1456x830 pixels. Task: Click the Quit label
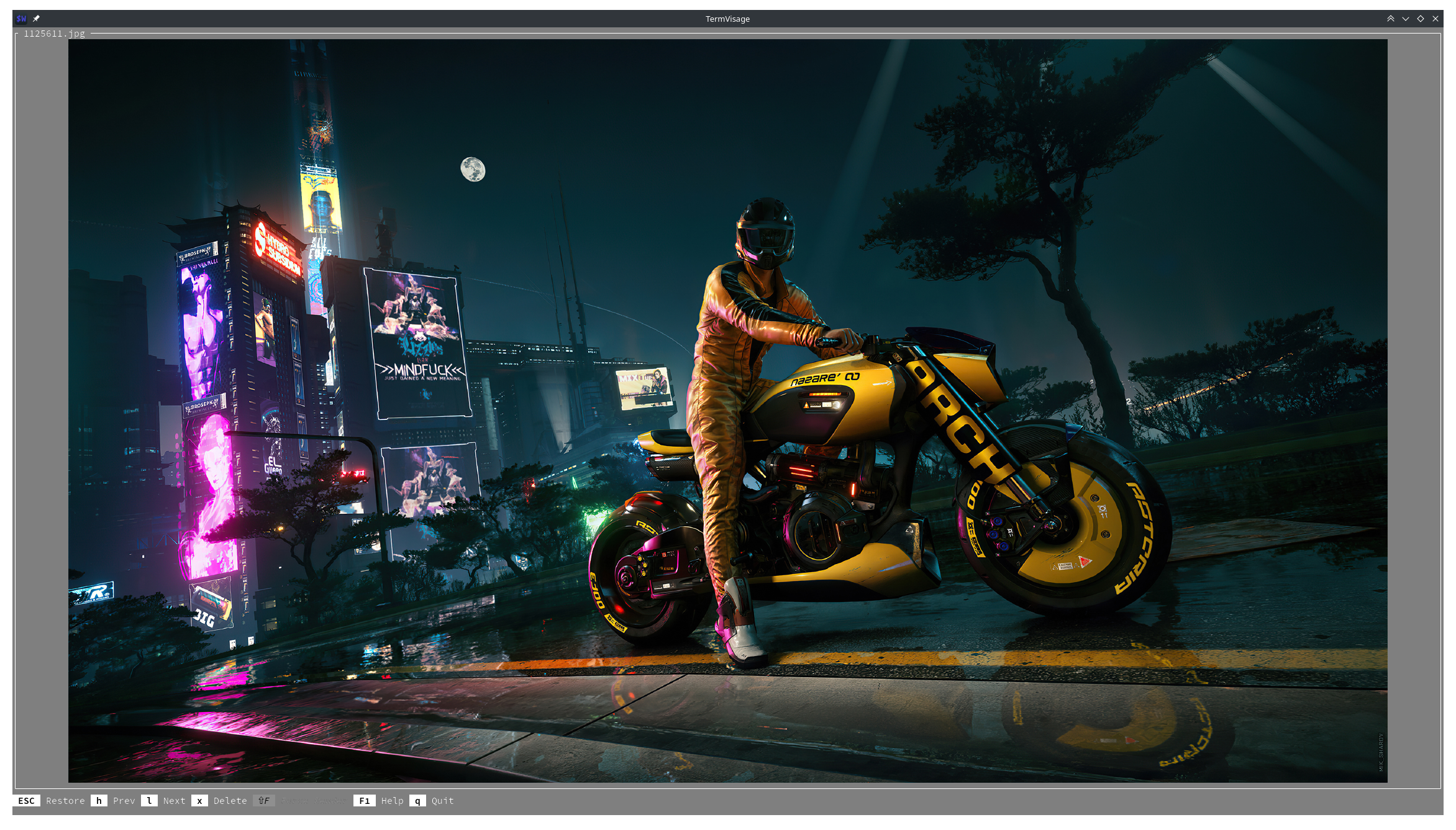(442, 801)
